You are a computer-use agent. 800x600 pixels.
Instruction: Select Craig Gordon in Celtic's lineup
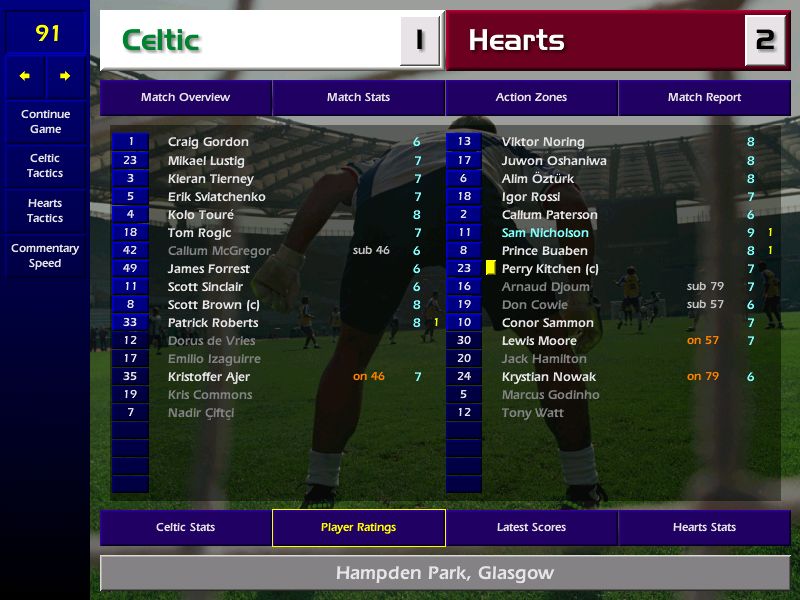[208, 142]
